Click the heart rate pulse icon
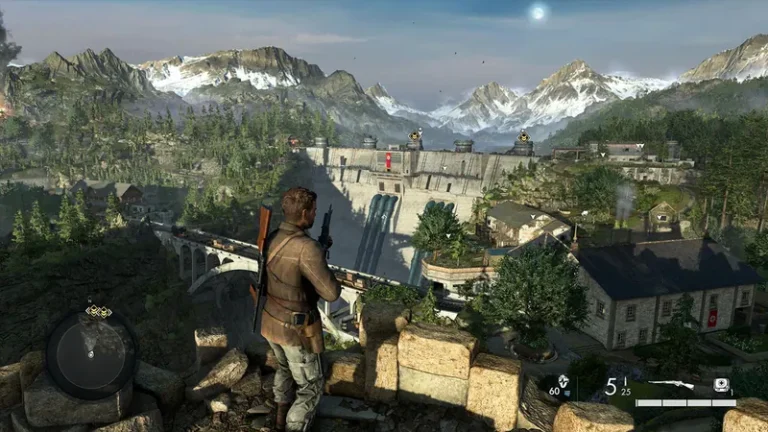Viewport: 768px width, 432px height. click(563, 381)
